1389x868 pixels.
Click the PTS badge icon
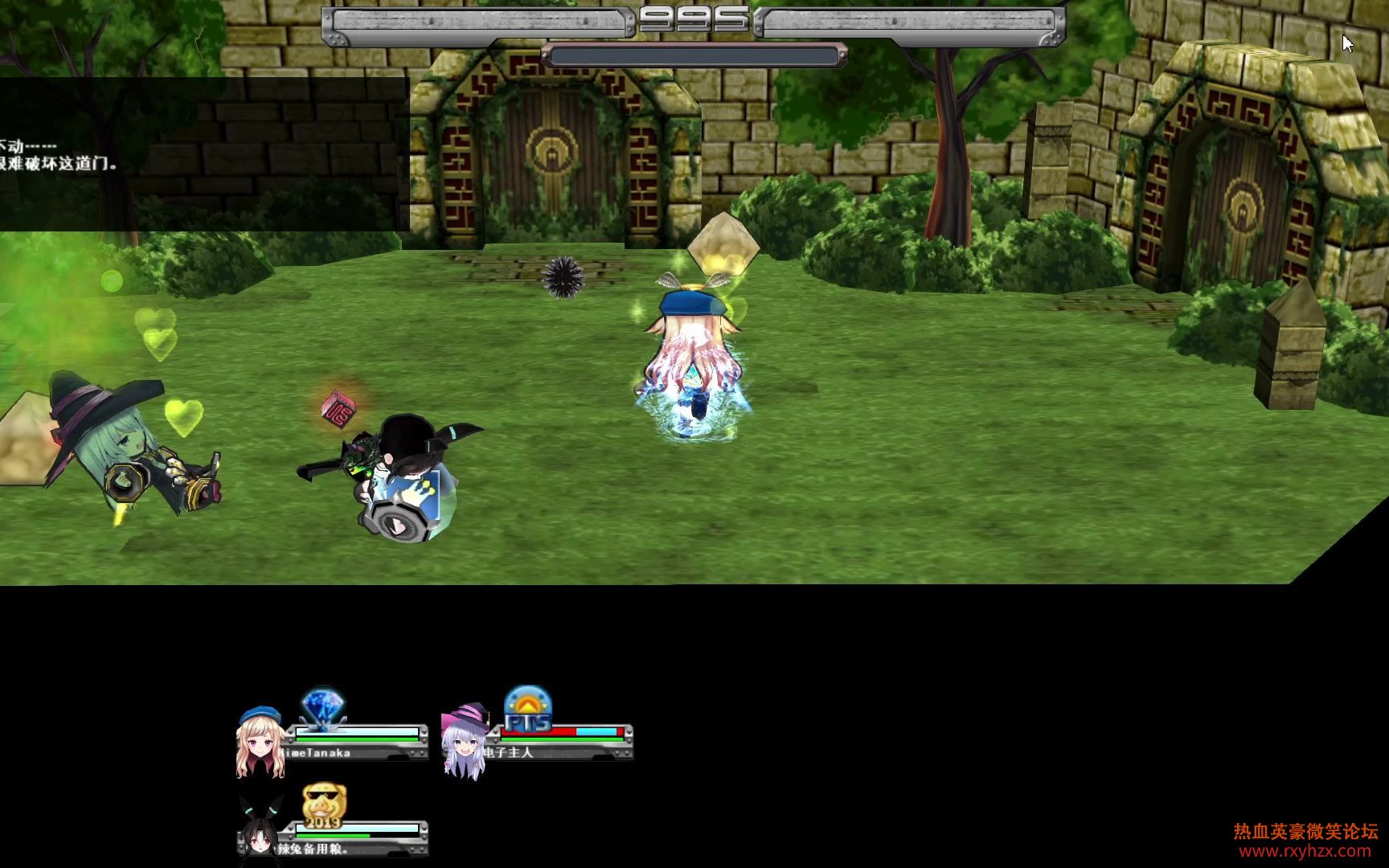pyautogui.click(x=527, y=709)
